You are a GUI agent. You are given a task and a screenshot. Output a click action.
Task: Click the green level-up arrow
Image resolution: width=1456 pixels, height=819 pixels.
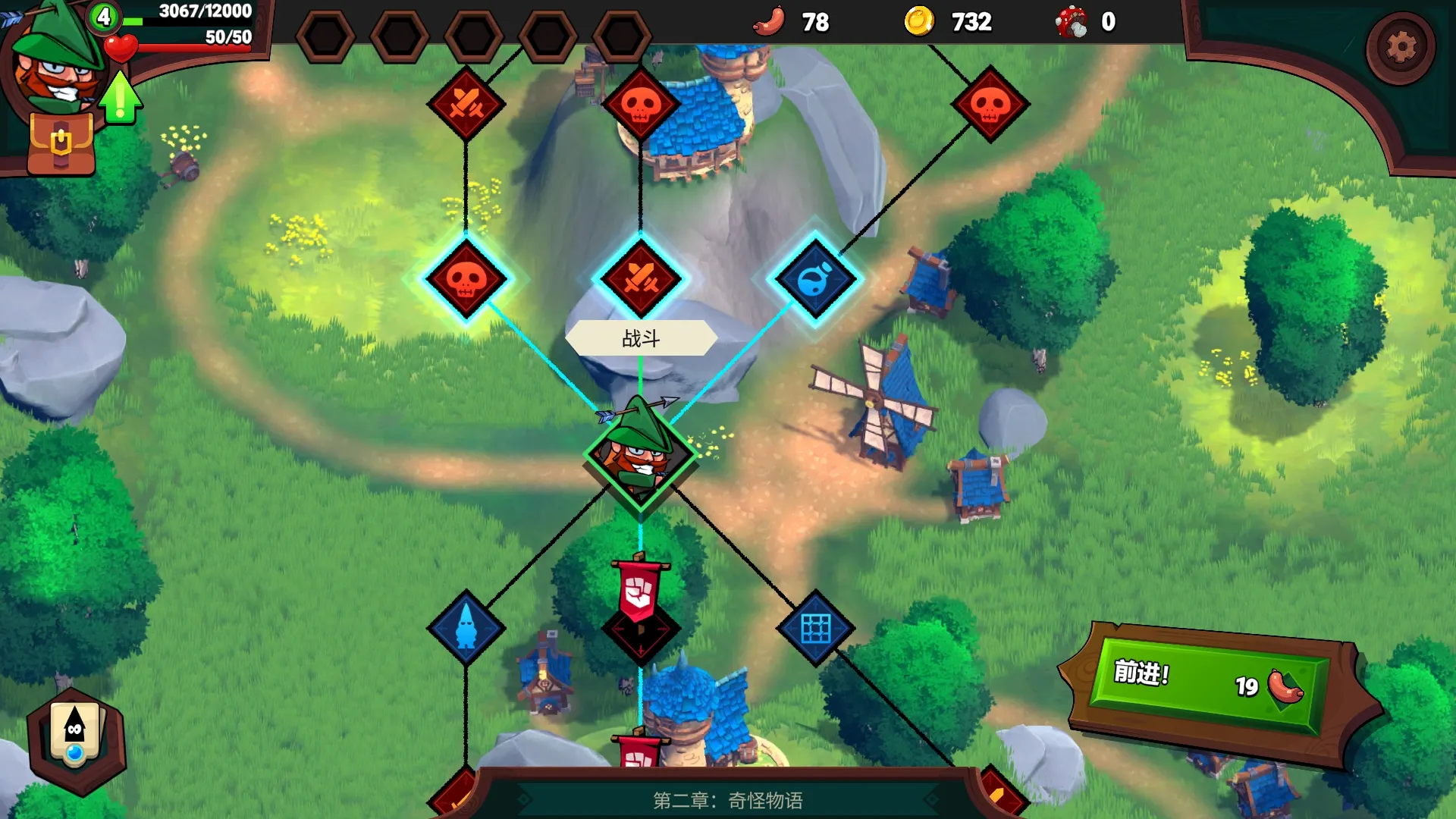click(x=121, y=98)
